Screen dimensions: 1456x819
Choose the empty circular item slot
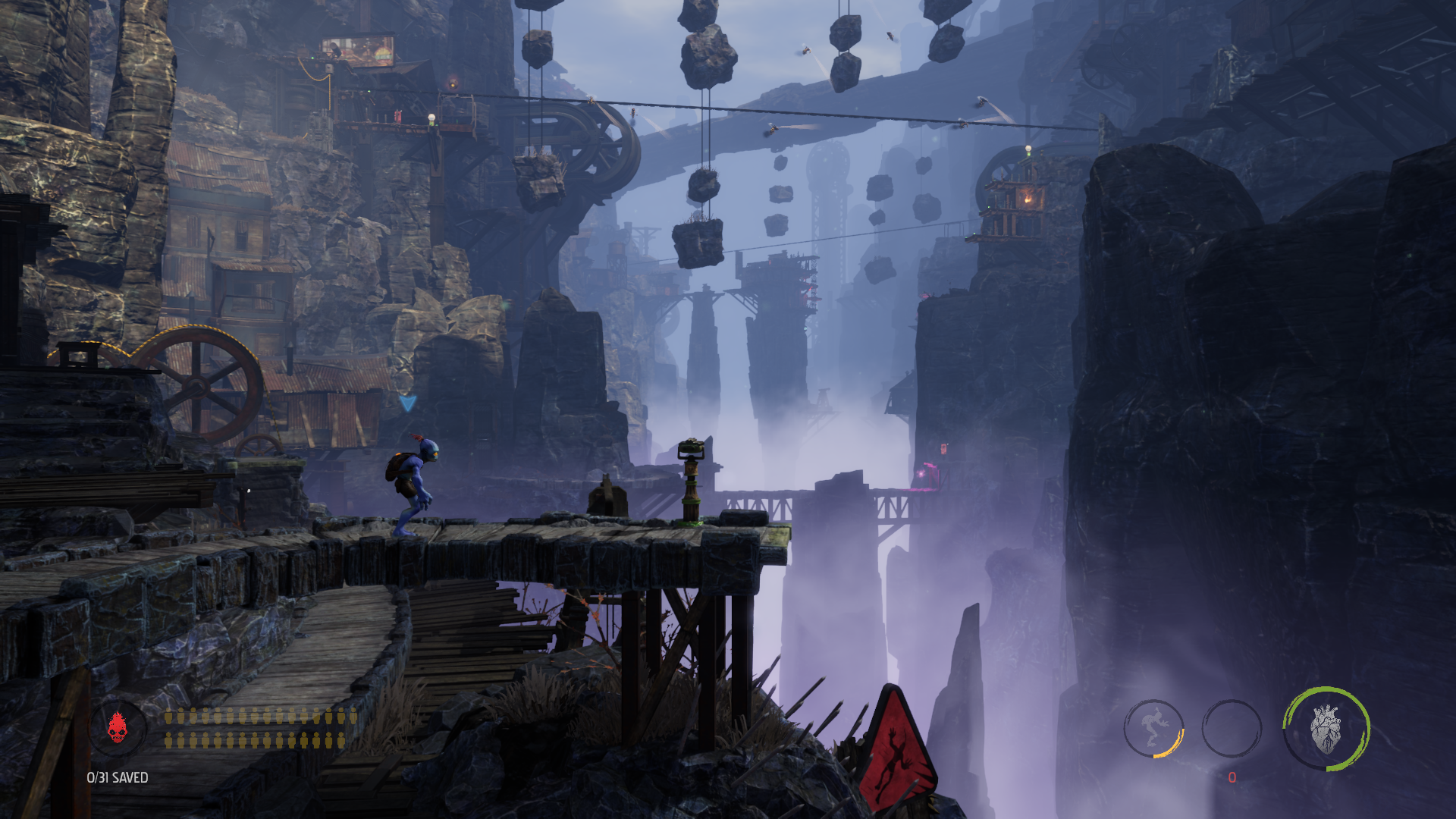[1232, 728]
